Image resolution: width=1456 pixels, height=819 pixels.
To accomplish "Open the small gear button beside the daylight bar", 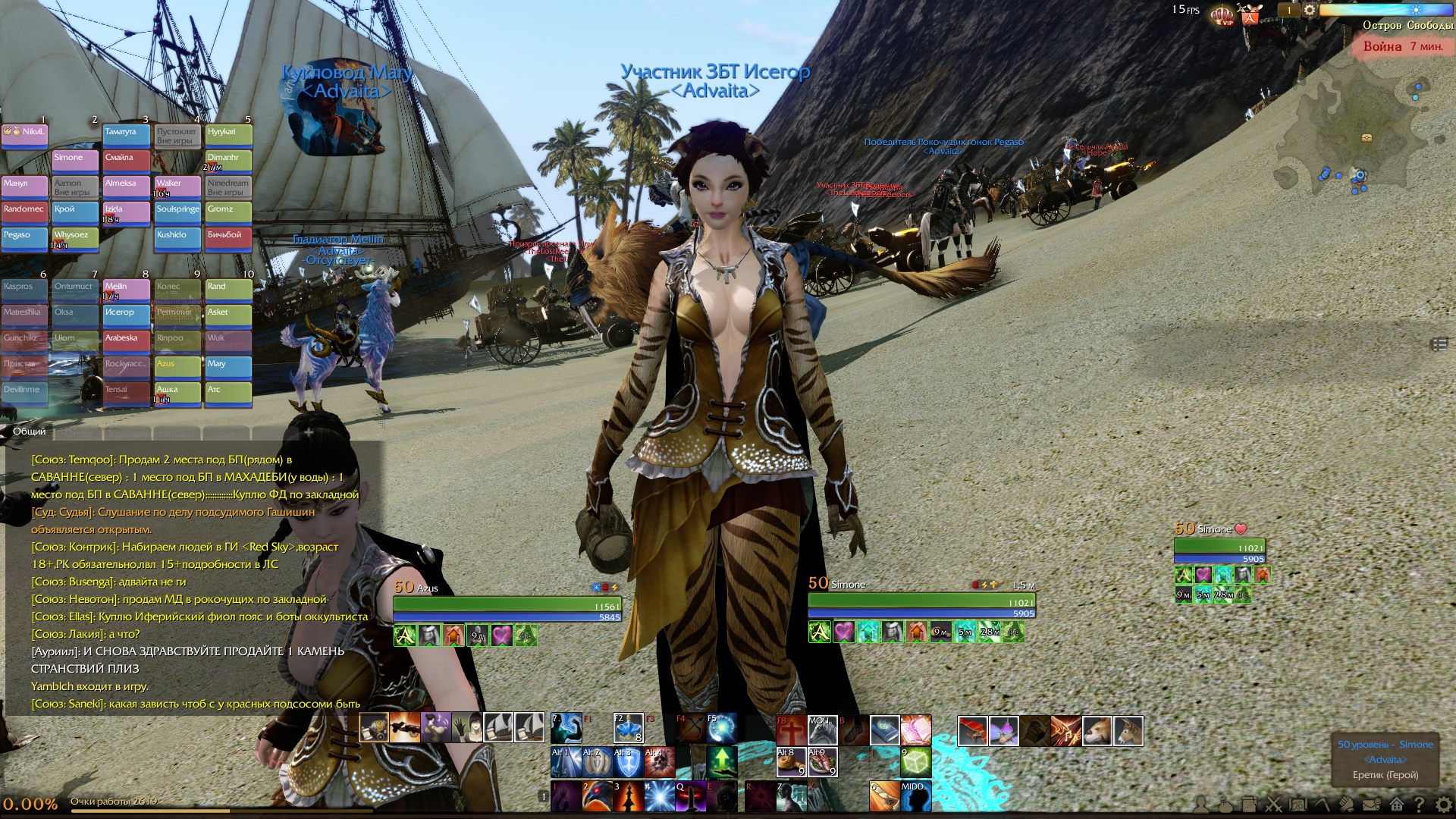I will [1309, 11].
